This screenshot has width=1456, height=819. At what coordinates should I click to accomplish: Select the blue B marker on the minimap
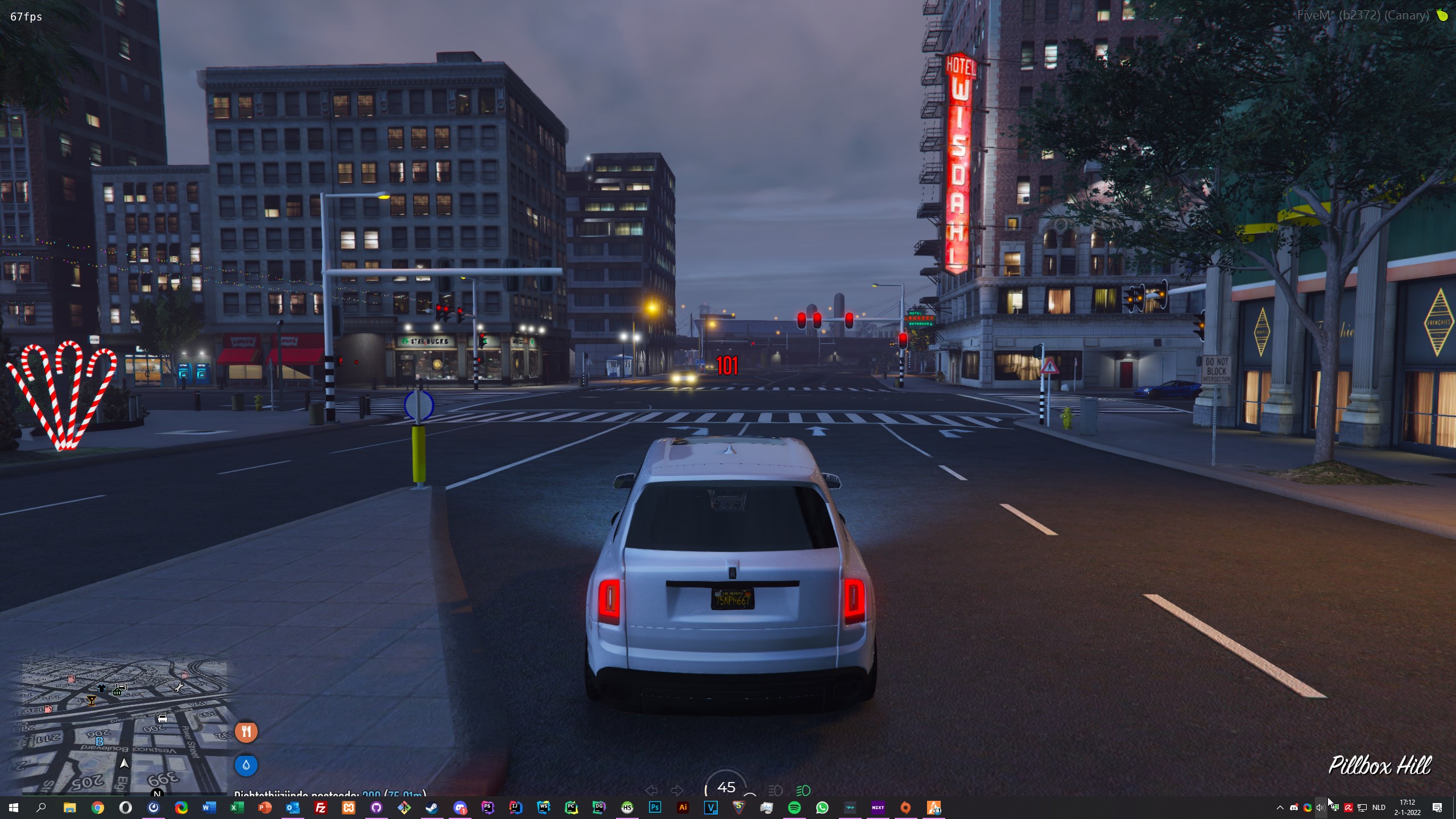pos(100,742)
